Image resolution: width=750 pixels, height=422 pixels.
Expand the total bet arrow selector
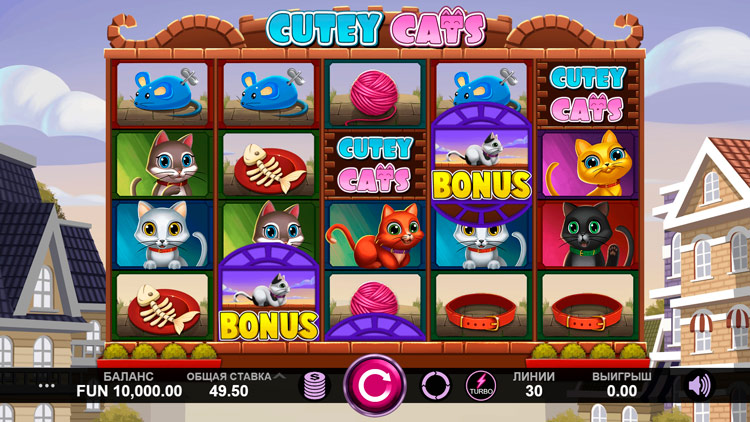(x=279, y=377)
